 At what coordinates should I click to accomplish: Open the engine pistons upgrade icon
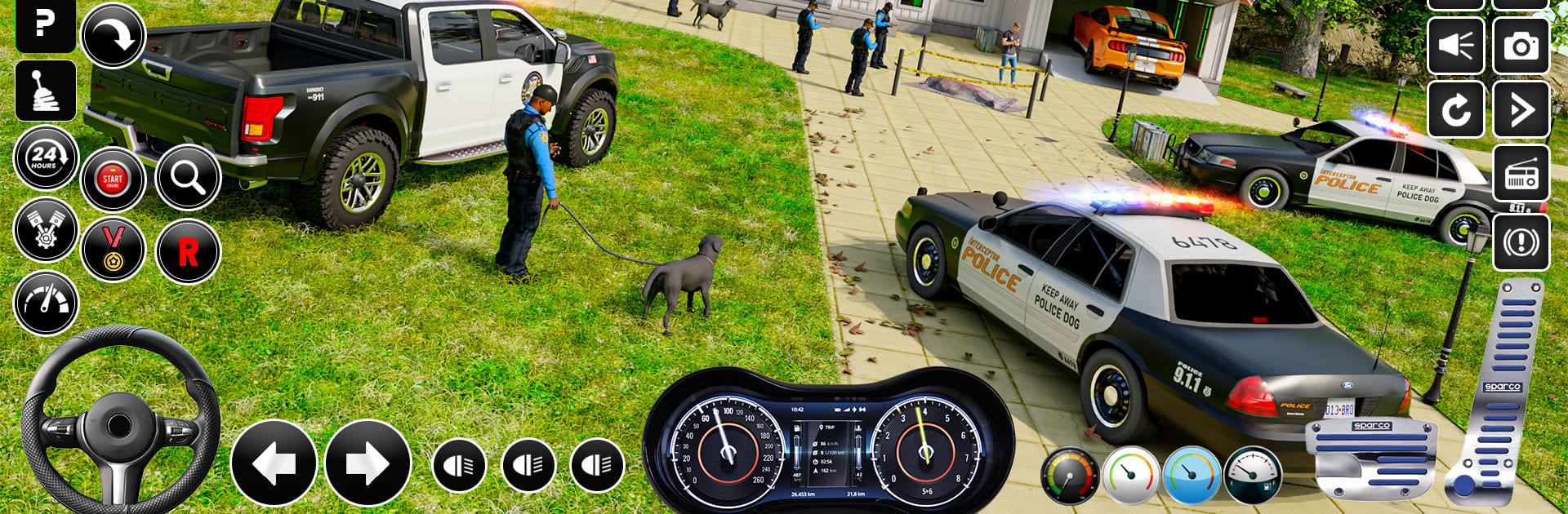click(46, 230)
